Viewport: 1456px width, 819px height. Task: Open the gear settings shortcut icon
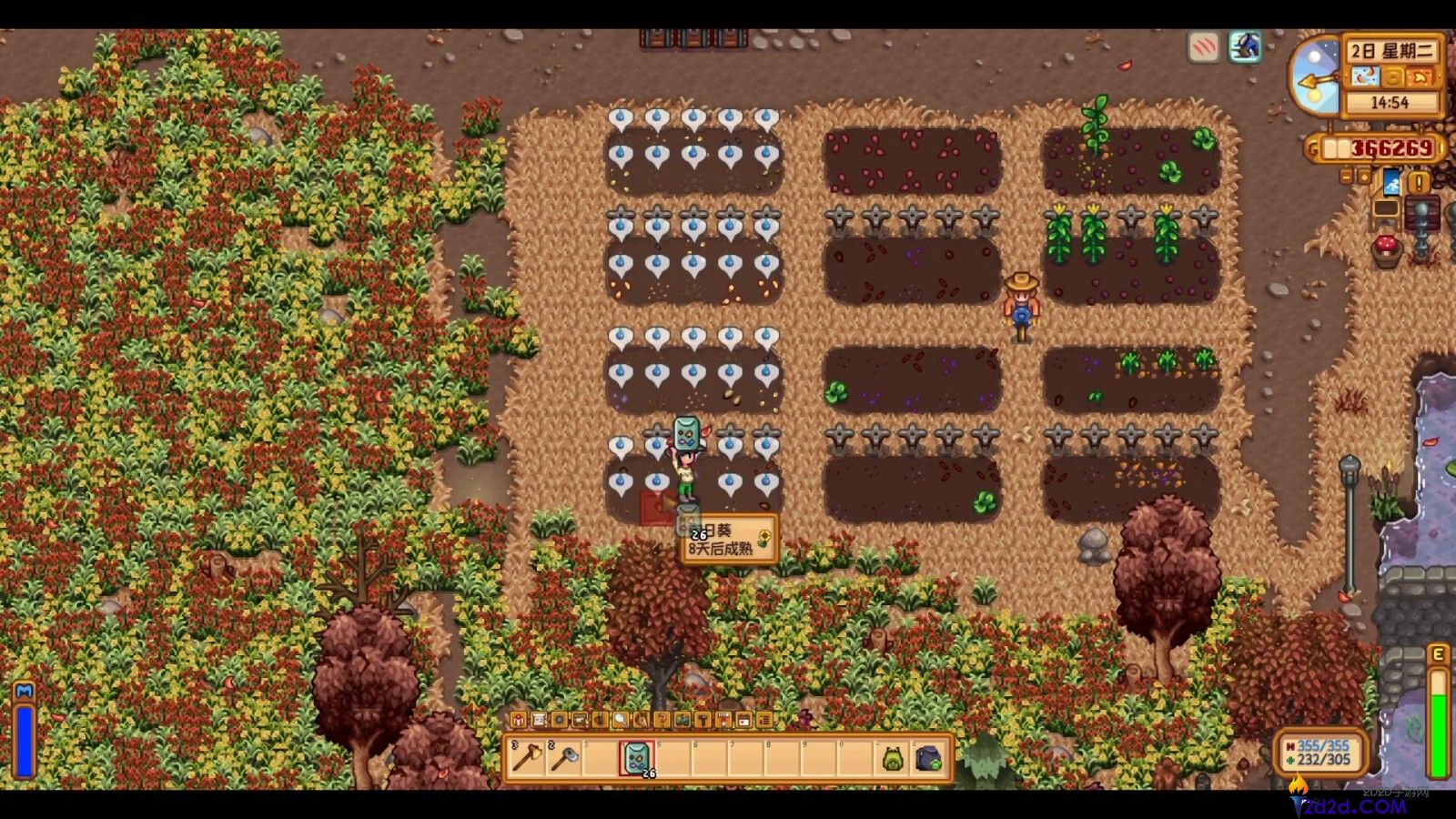click(x=559, y=720)
